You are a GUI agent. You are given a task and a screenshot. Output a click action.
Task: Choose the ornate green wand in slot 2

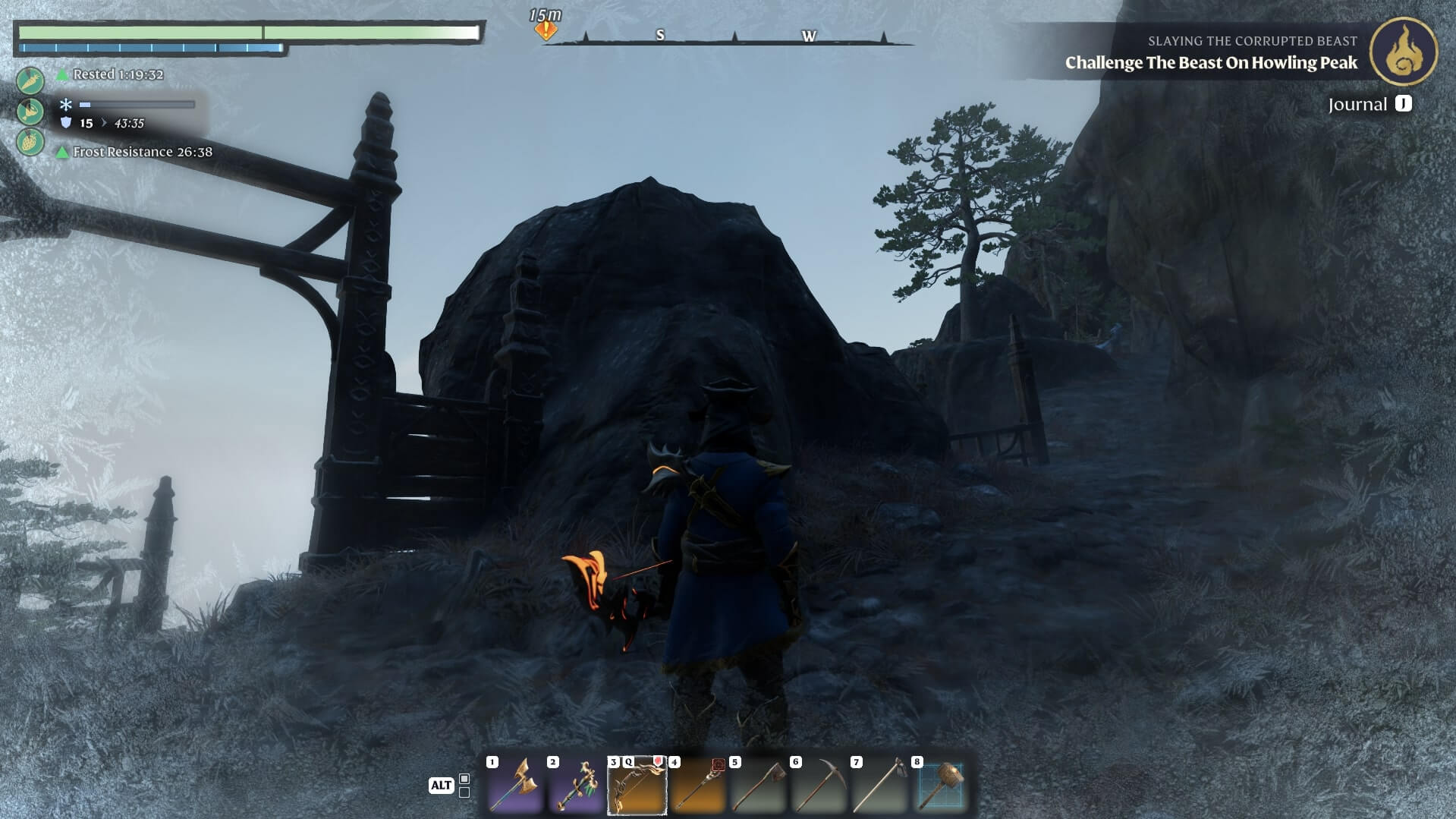point(576,785)
